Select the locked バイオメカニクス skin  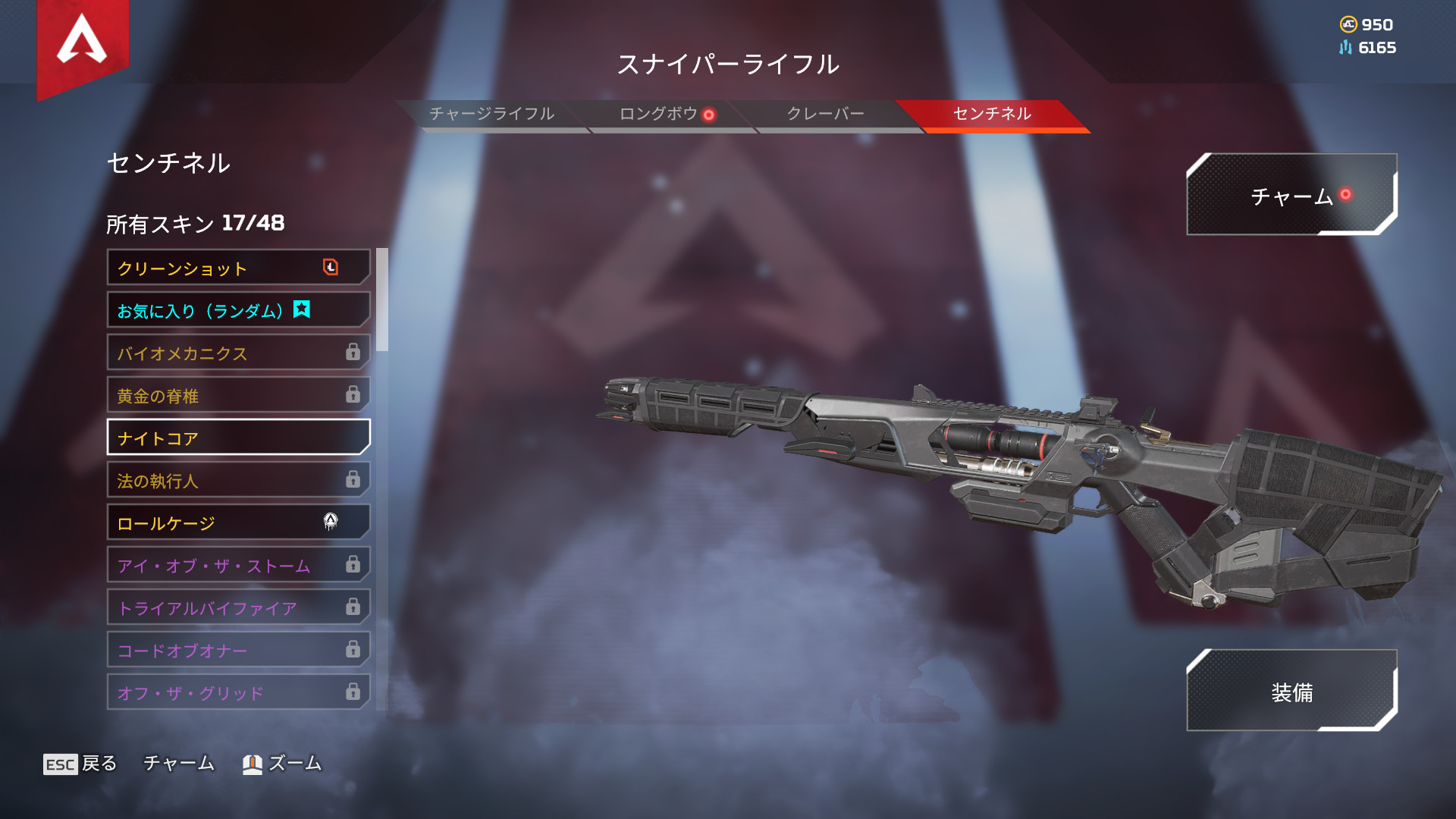tap(238, 353)
